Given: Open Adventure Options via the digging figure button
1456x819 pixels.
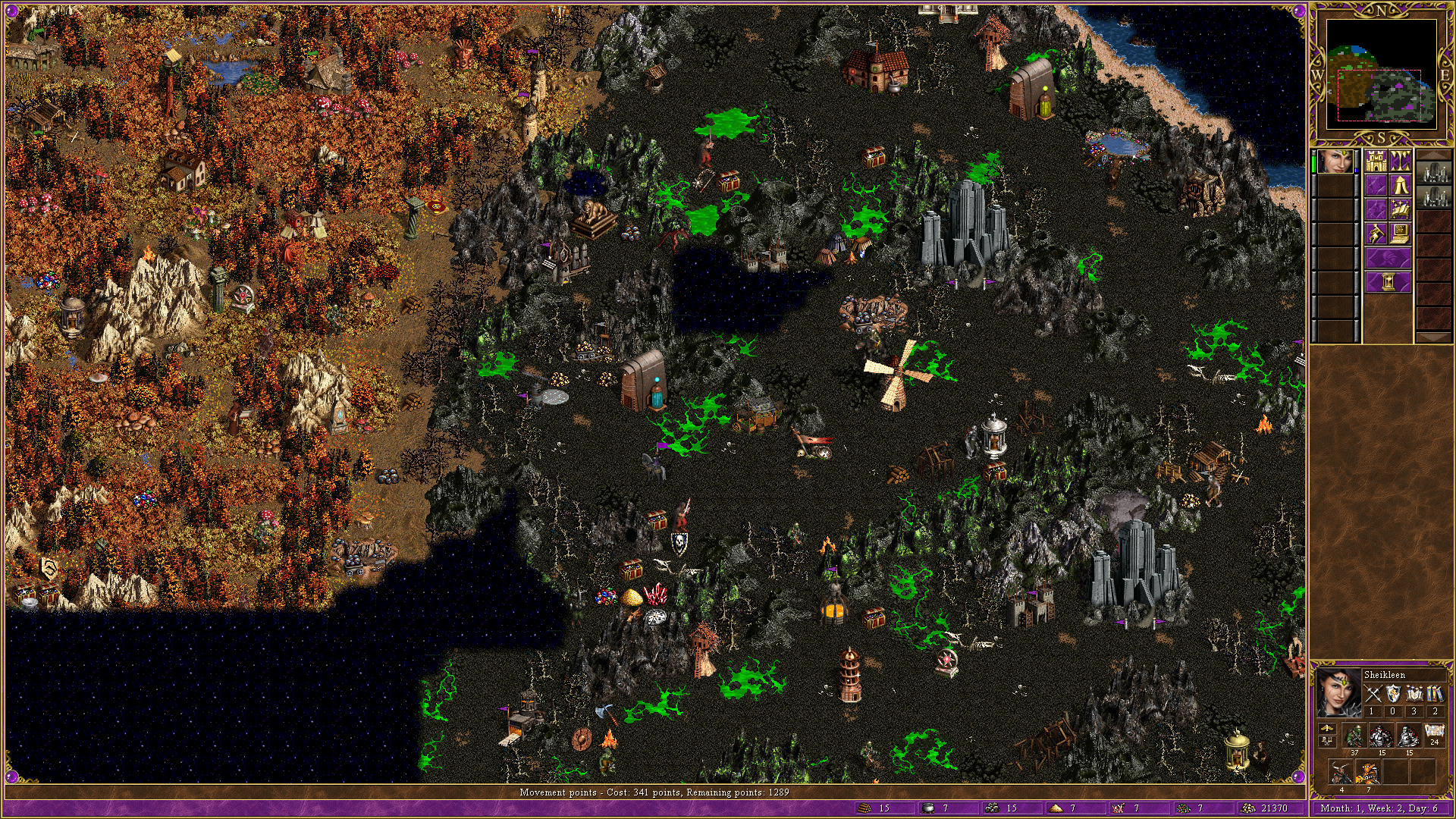Looking at the screenshot, I should click(1376, 234).
